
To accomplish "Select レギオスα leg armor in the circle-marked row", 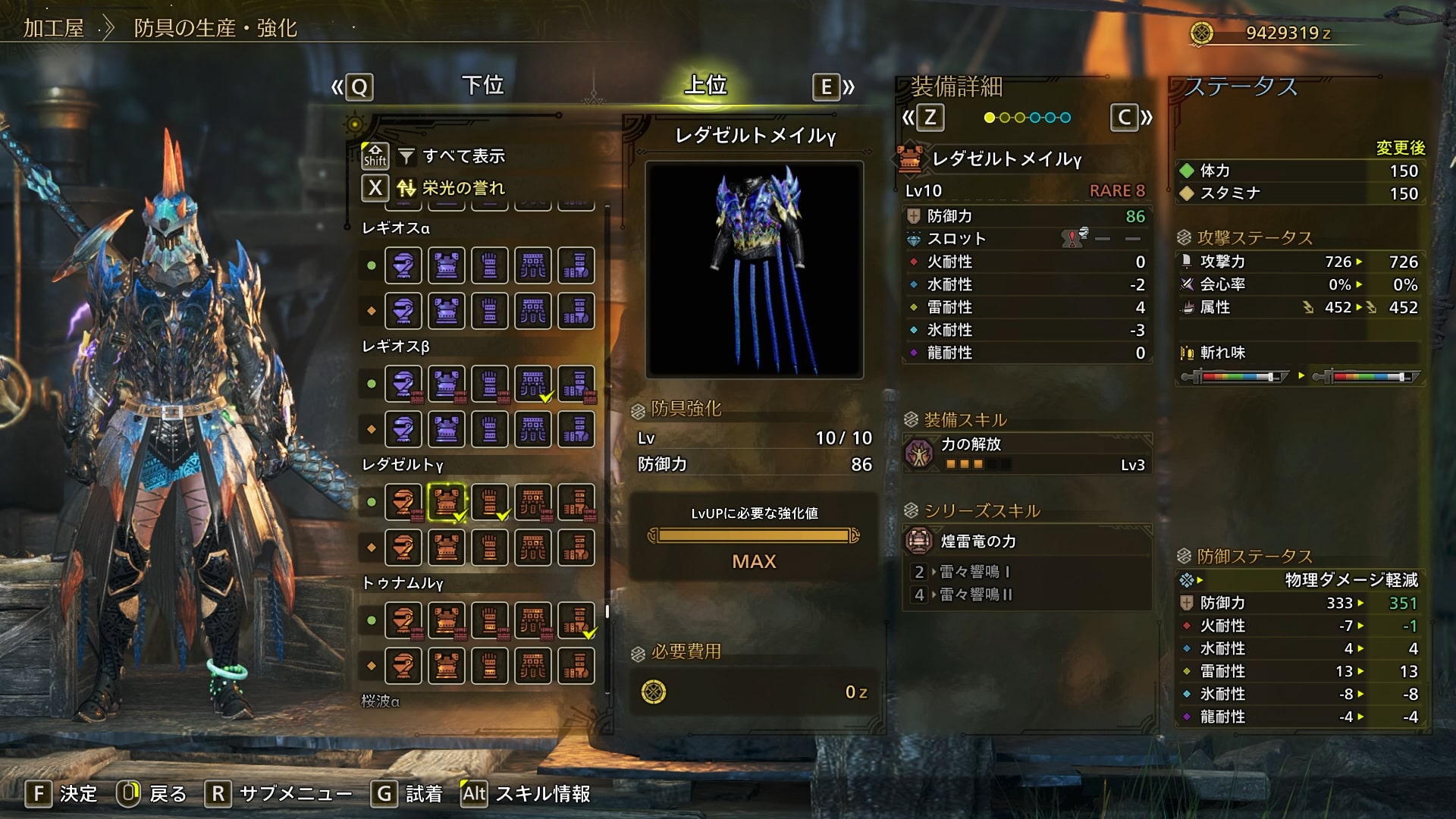I will point(576,265).
